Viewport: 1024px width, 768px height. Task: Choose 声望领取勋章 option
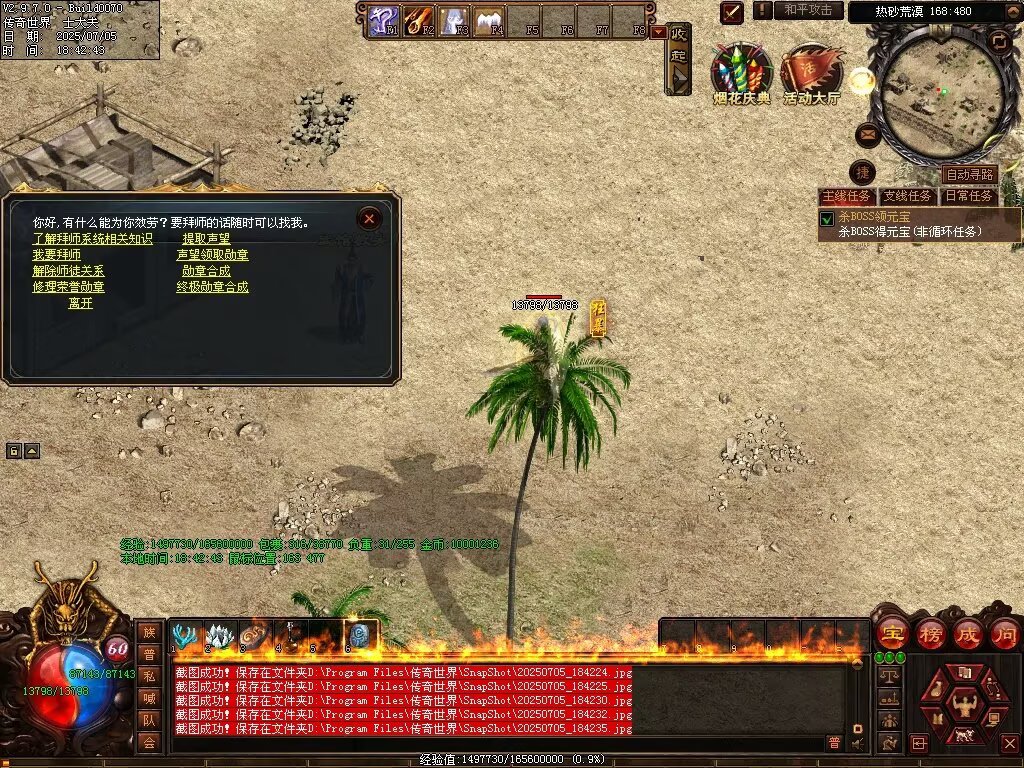click(x=212, y=255)
